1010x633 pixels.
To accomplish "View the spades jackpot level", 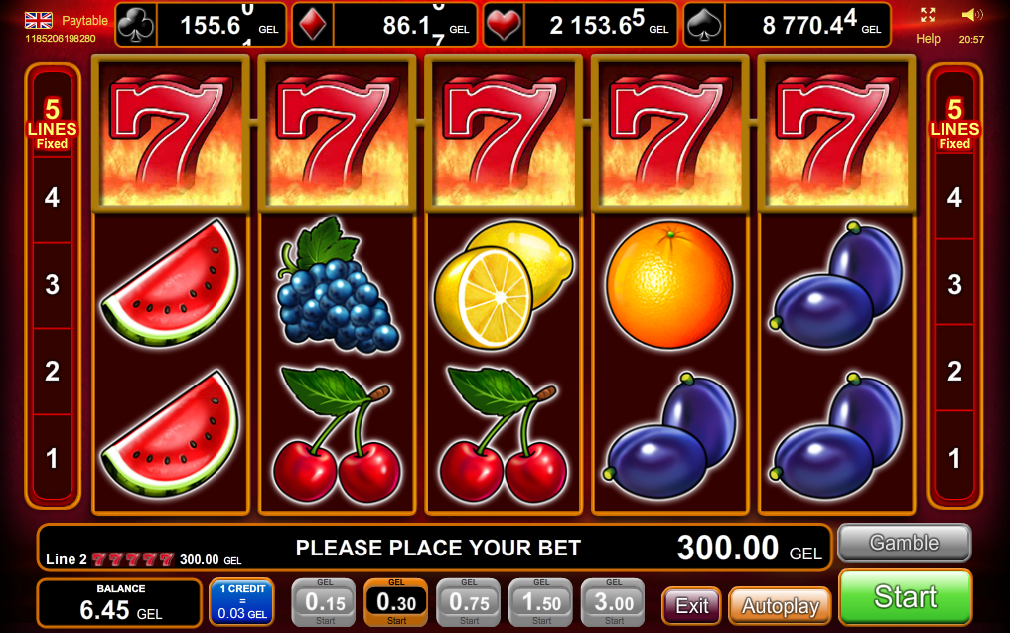I will pos(788,25).
